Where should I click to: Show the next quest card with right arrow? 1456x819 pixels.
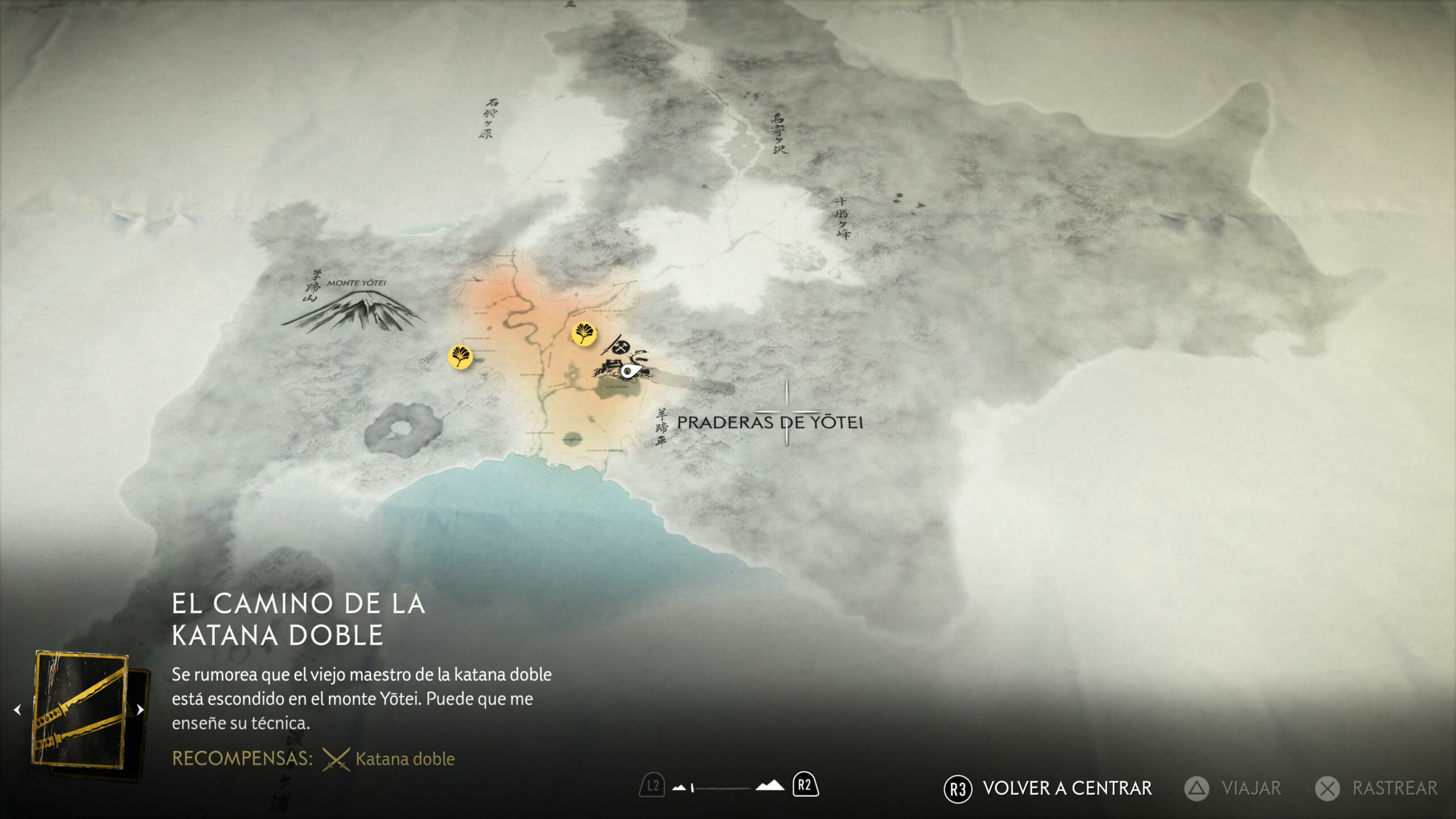click(140, 710)
